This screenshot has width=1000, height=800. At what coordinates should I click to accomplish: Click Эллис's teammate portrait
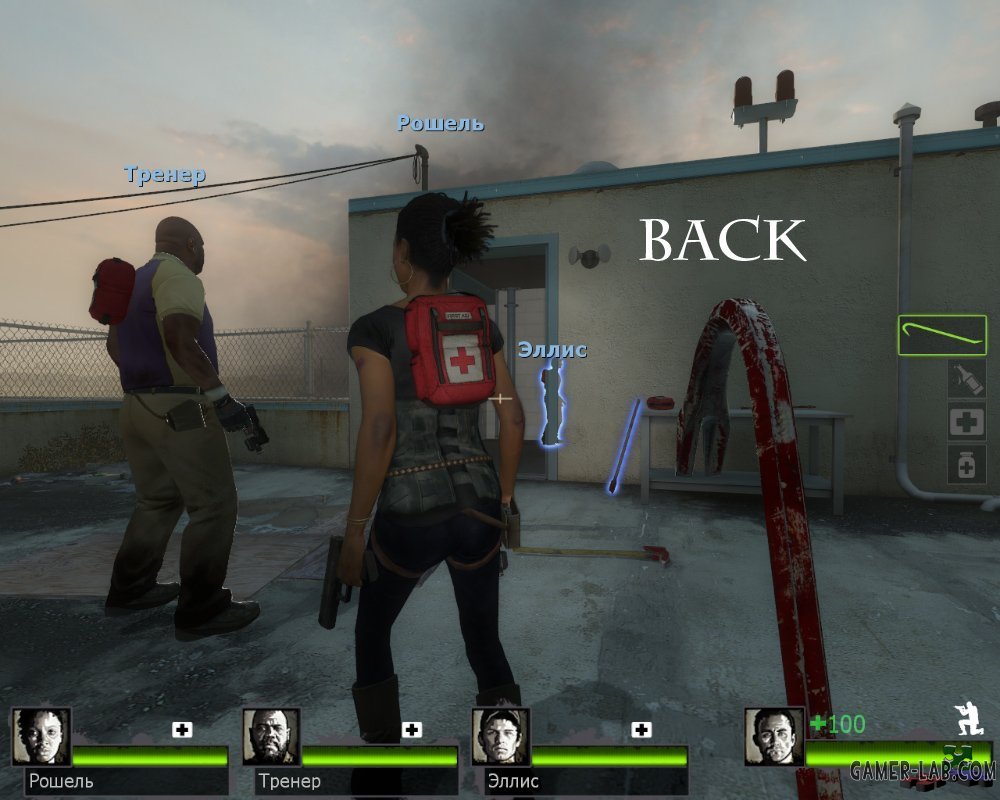click(x=502, y=737)
